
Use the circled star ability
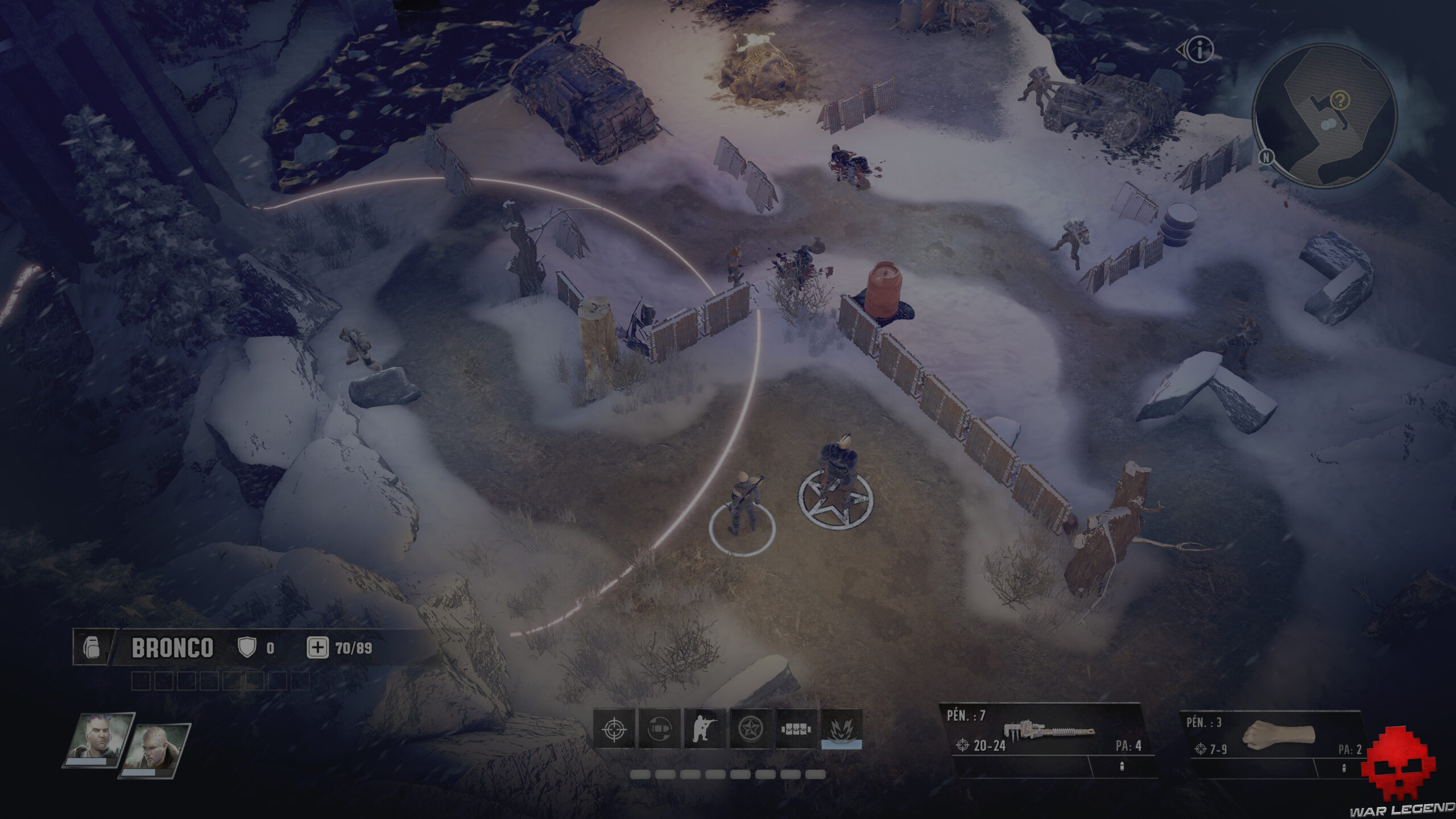pos(751,729)
